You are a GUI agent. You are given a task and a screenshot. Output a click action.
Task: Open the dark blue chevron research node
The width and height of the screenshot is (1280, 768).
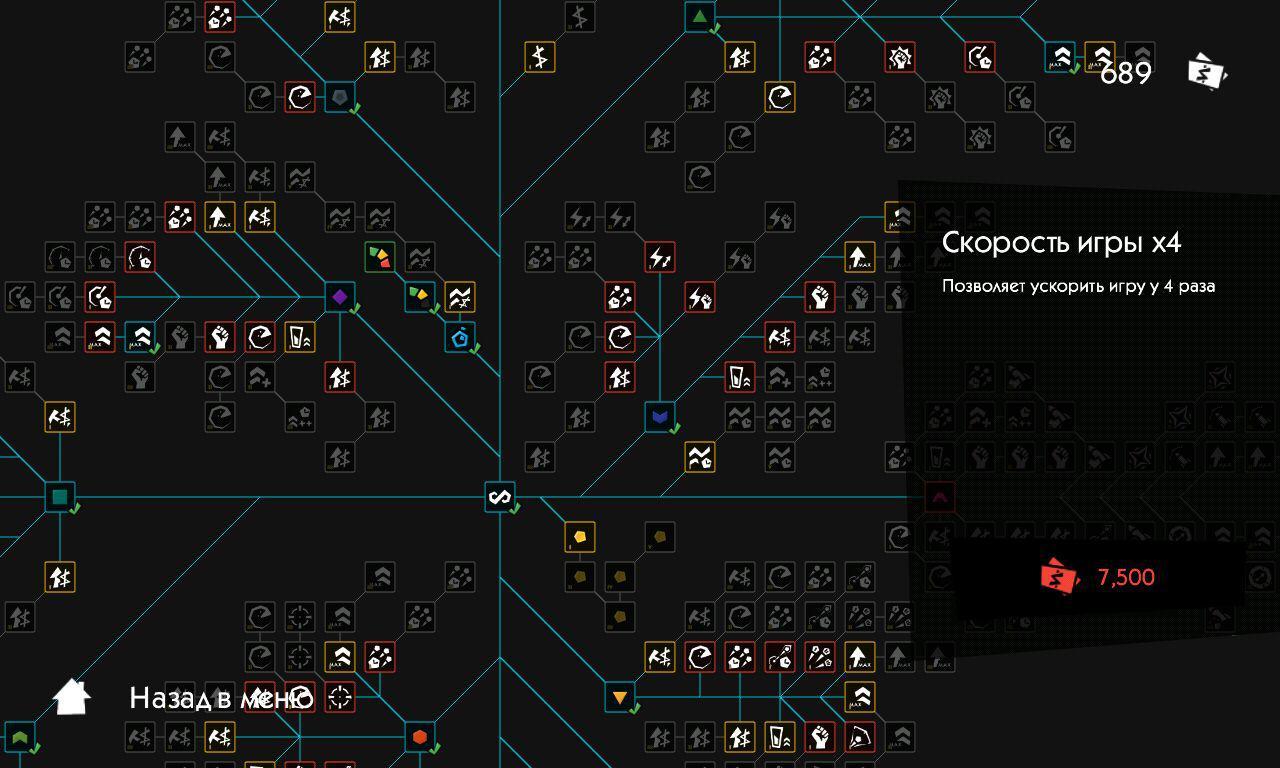(660, 416)
